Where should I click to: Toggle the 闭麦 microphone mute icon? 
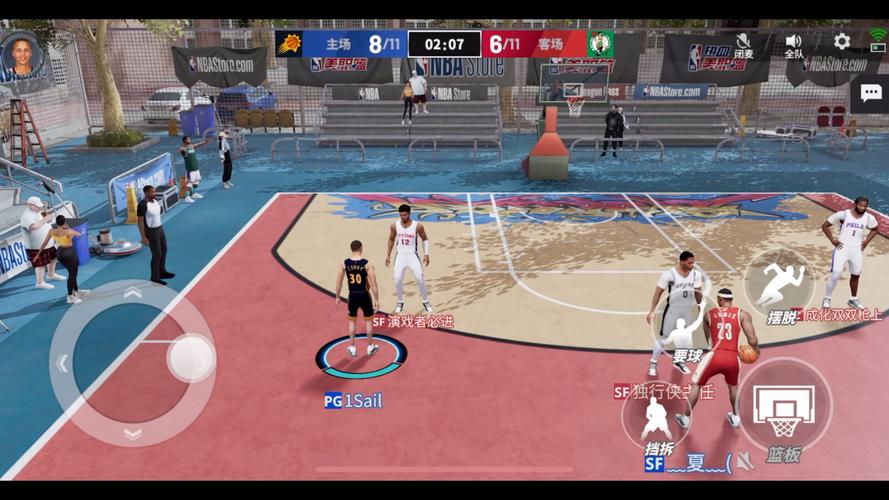click(x=744, y=42)
